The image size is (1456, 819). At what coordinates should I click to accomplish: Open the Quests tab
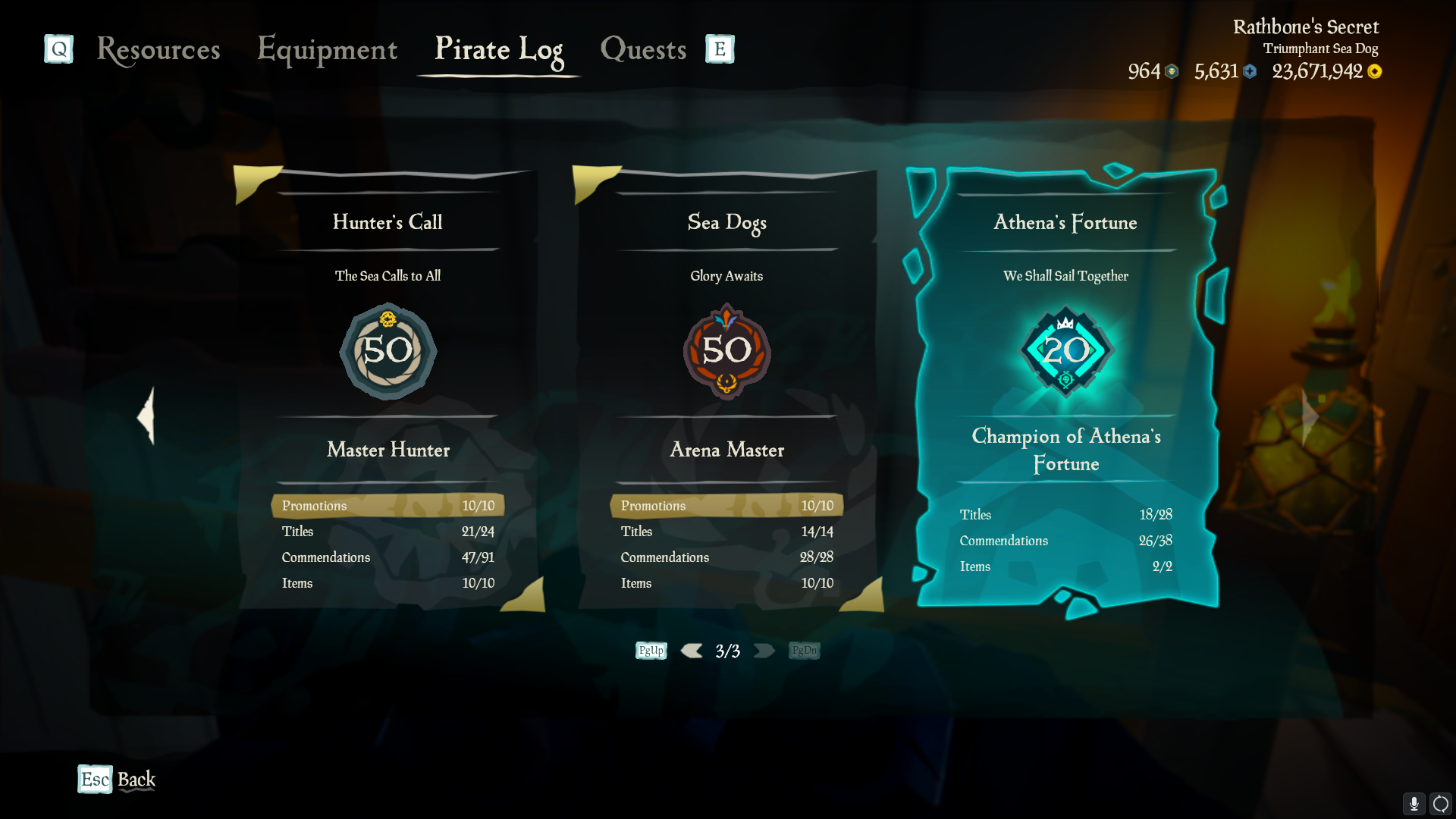642,50
